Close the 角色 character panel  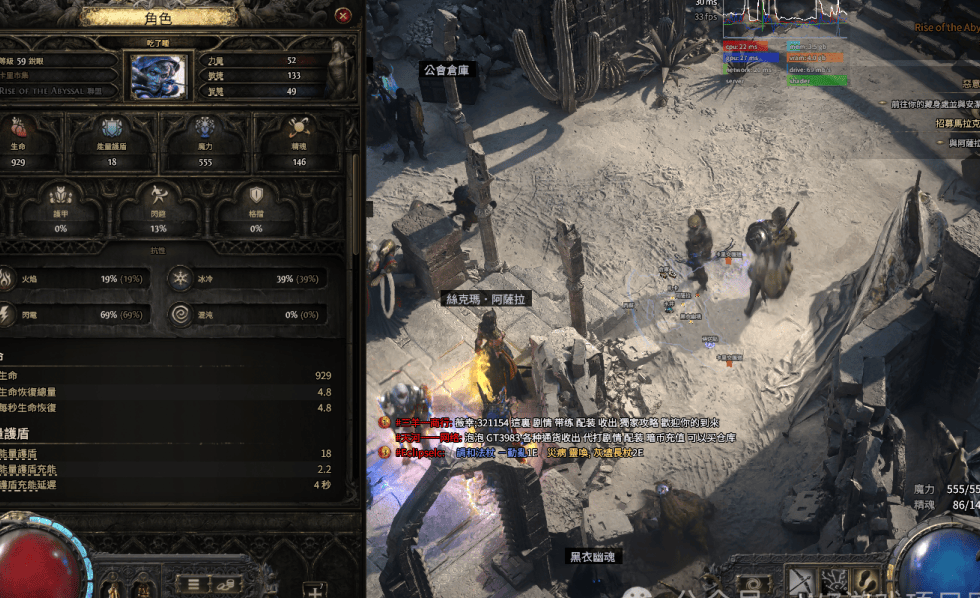pyautogui.click(x=343, y=16)
